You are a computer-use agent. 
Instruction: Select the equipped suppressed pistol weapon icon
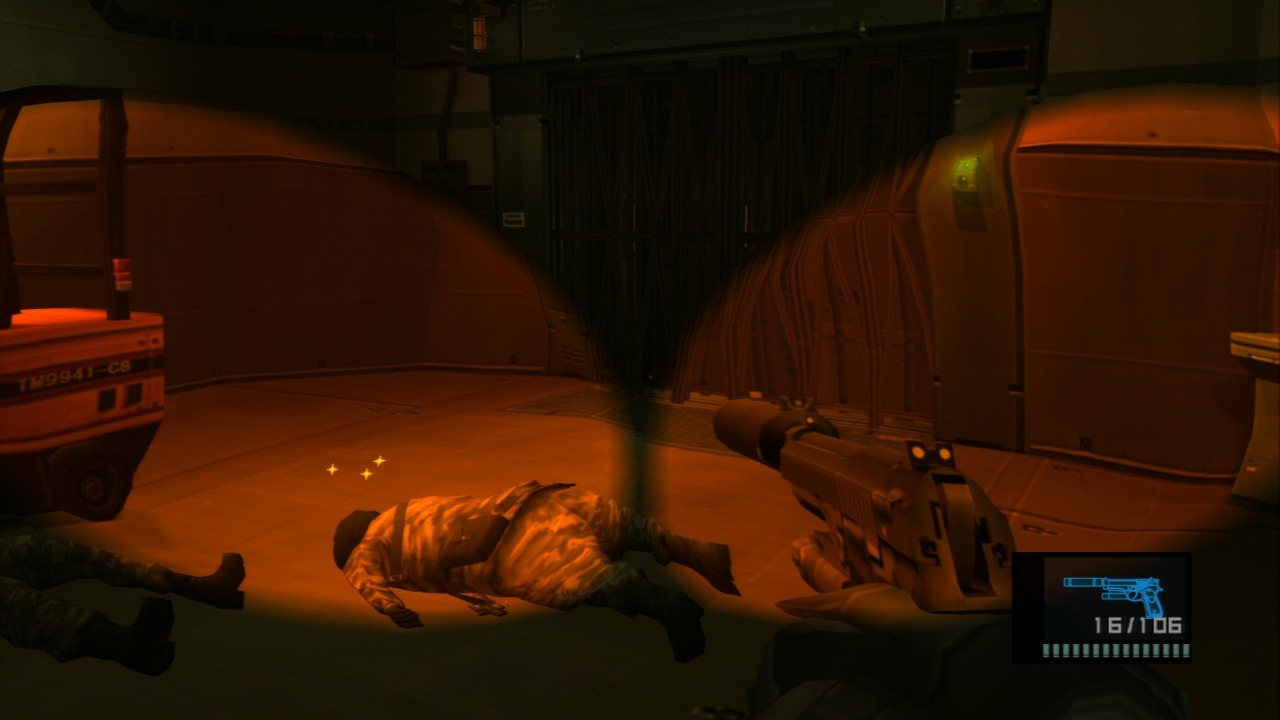coord(1113,592)
